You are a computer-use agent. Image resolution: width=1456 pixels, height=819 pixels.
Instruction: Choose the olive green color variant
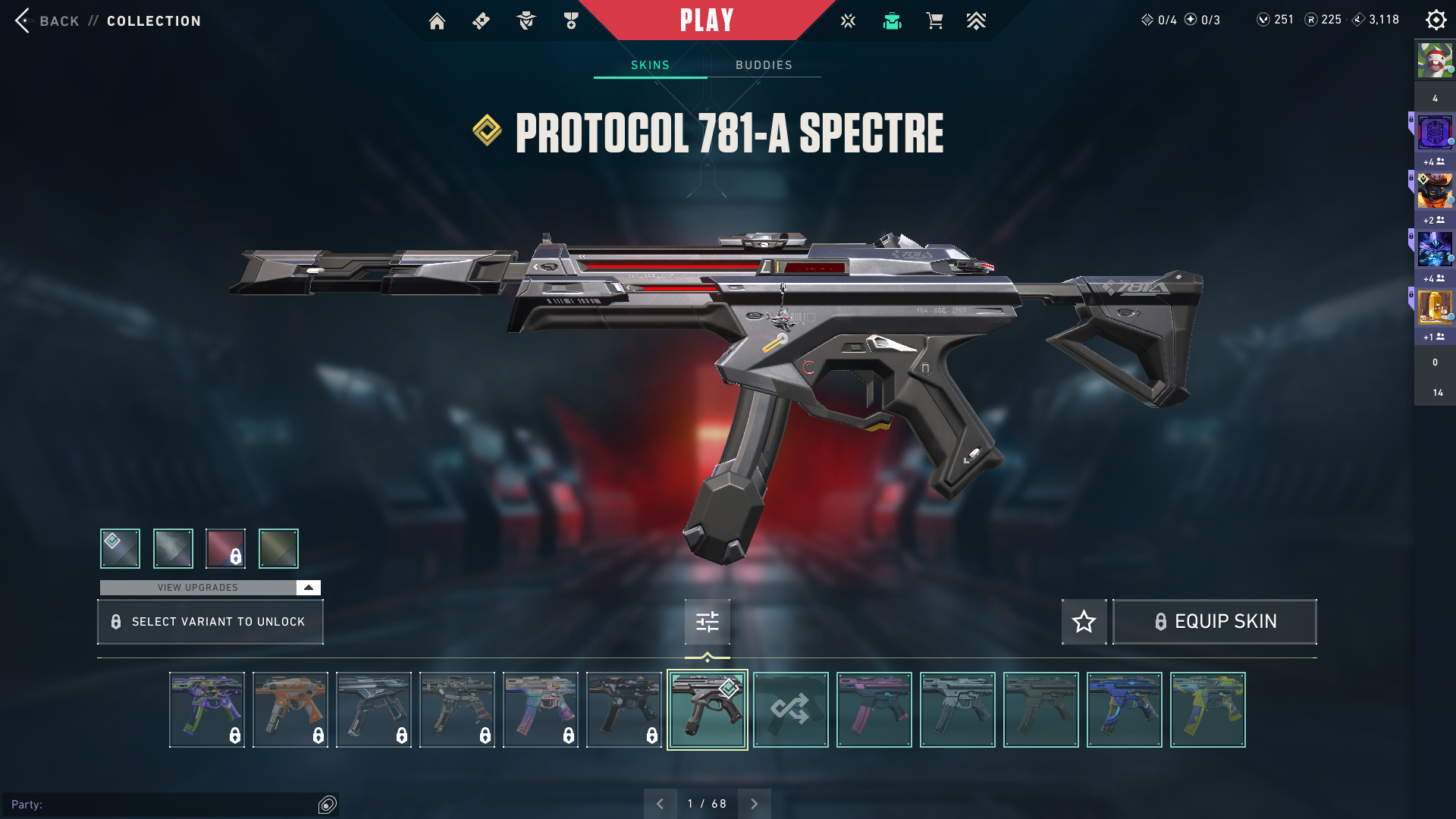[x=278, y=548]
